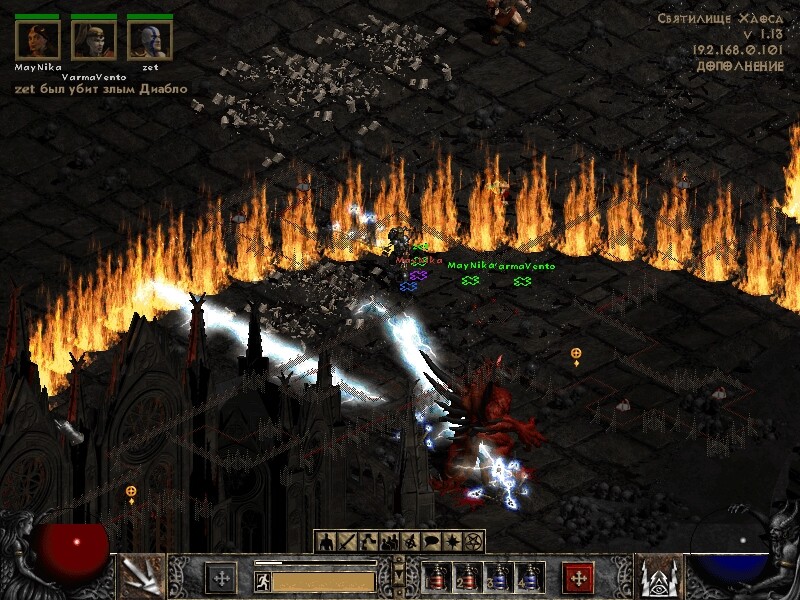Screen dimensions: 800x600
Task: Click zet's party portrait
Action: tap(149, 40)
